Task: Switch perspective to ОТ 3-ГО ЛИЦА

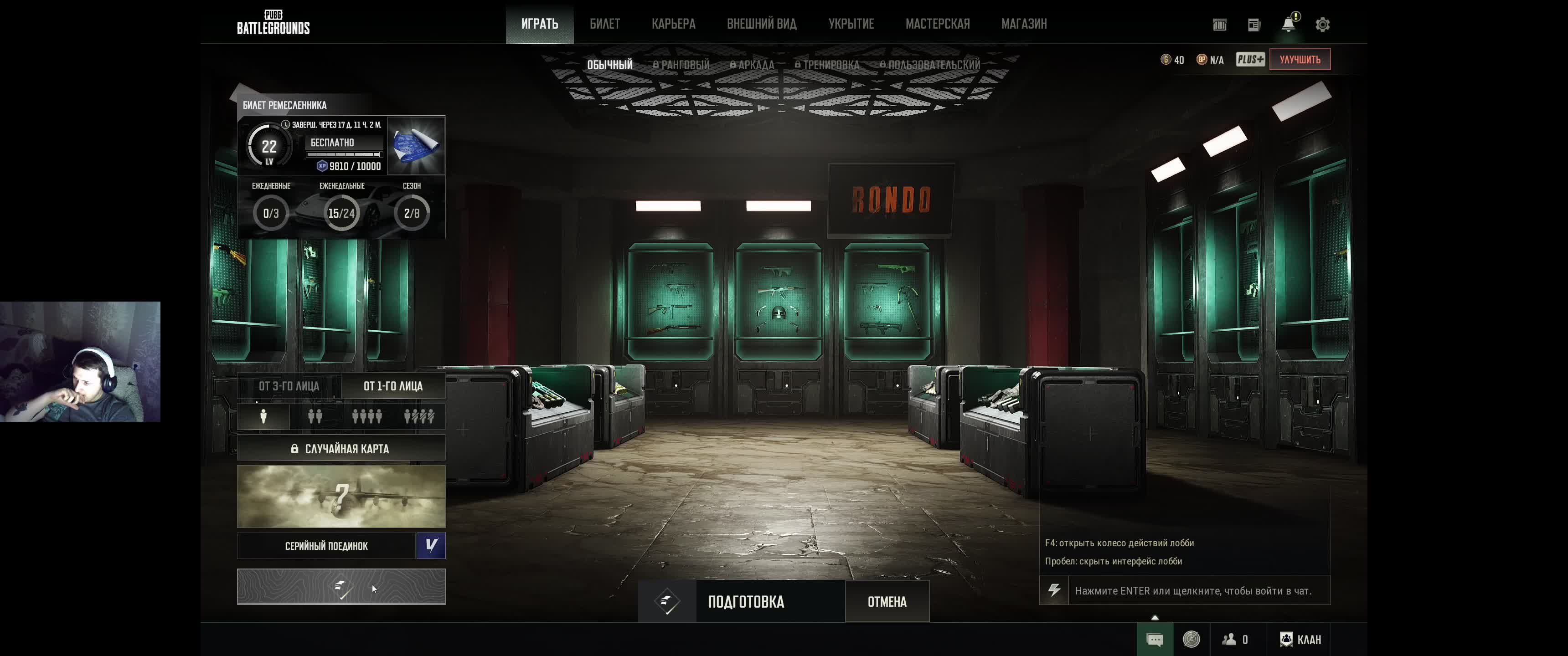Action: [x=289, y=386]
